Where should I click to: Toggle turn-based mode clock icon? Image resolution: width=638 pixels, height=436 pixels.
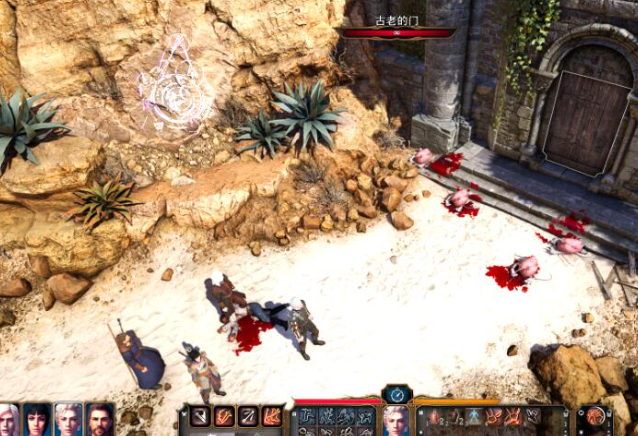click(398, 393)
